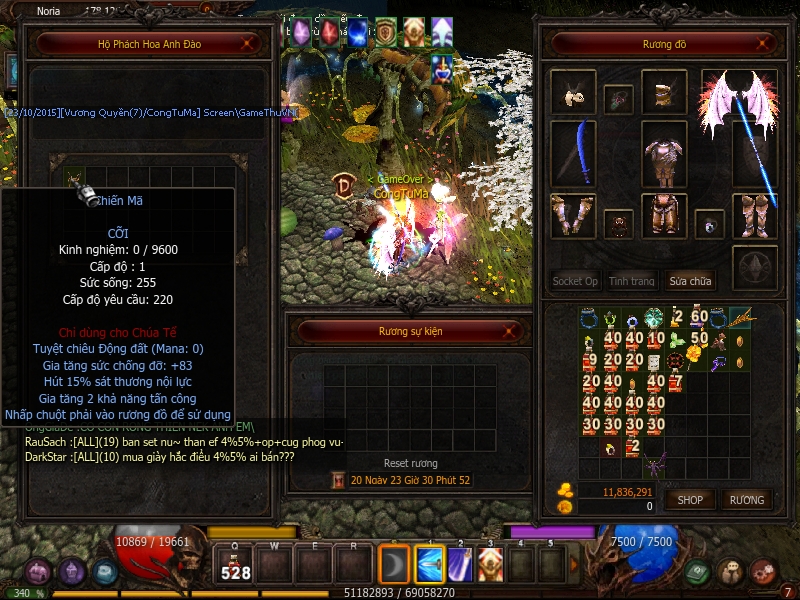The height and width of the screenshot is (600, 800).
Task: Open the SHOP button in inventory
Action: (690, 500)
